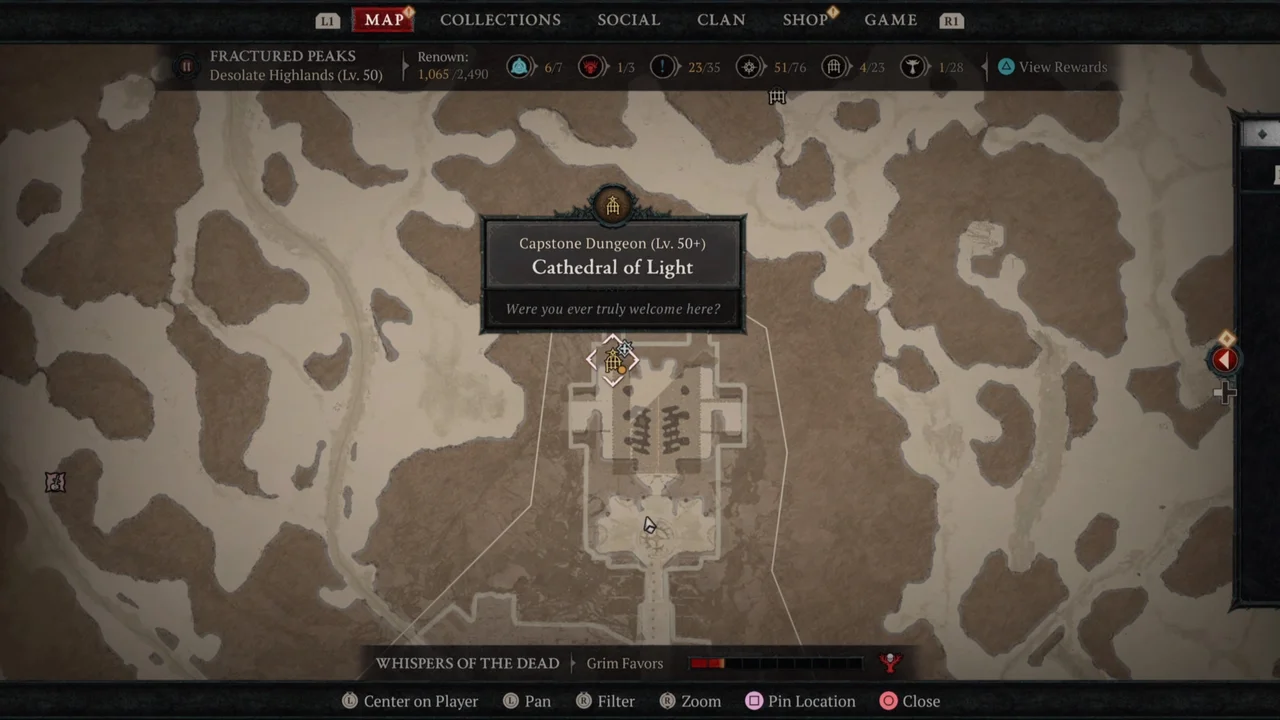Image resolution: width=1280 pixels, height=720 pixels.
Task: Open the SHOP menu
Action: (805, 20)
